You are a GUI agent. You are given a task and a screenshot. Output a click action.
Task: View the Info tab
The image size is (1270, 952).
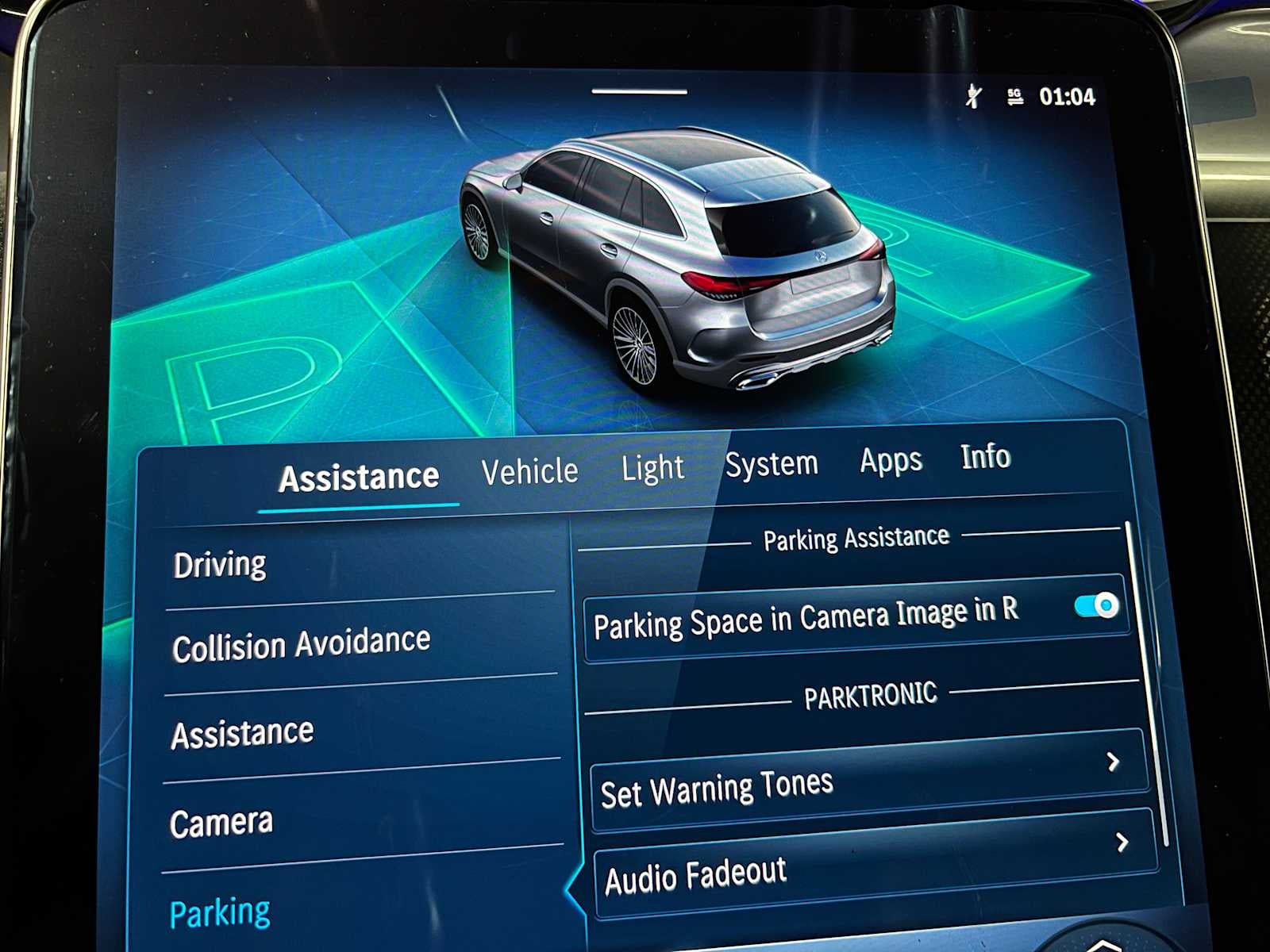[984, 458]
